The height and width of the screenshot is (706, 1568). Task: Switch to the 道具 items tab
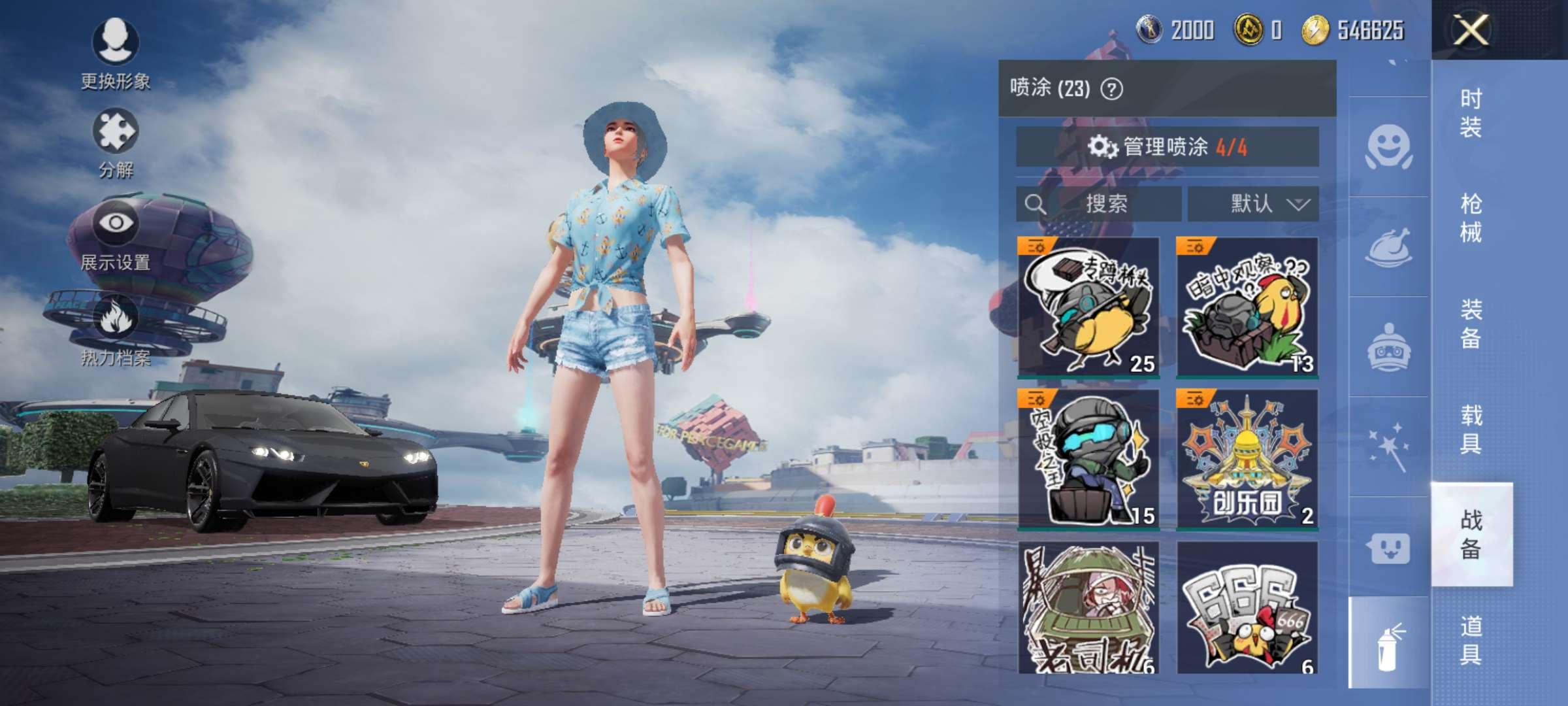(1471, 641)
